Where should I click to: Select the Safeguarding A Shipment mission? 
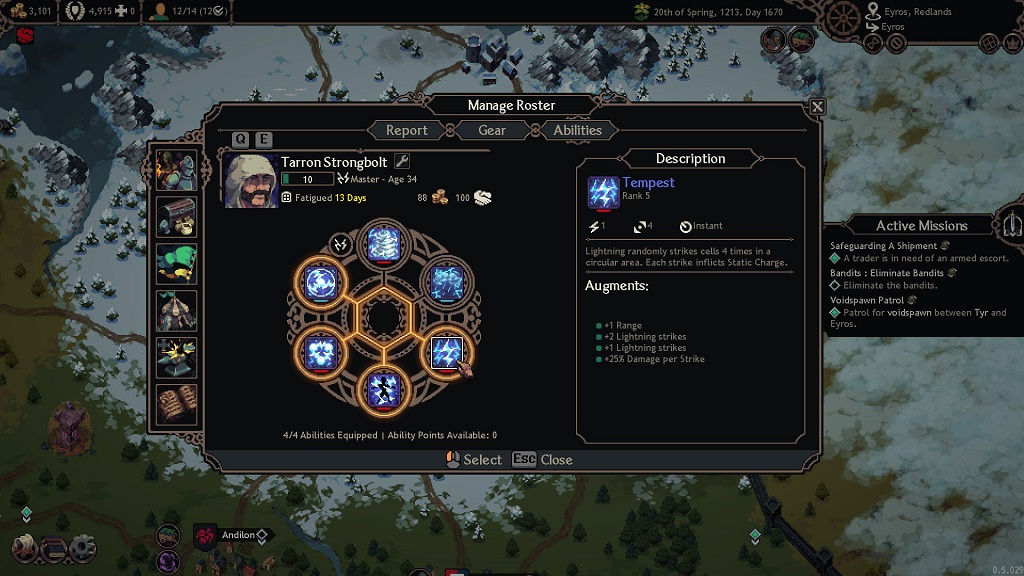tap(883, 246)
